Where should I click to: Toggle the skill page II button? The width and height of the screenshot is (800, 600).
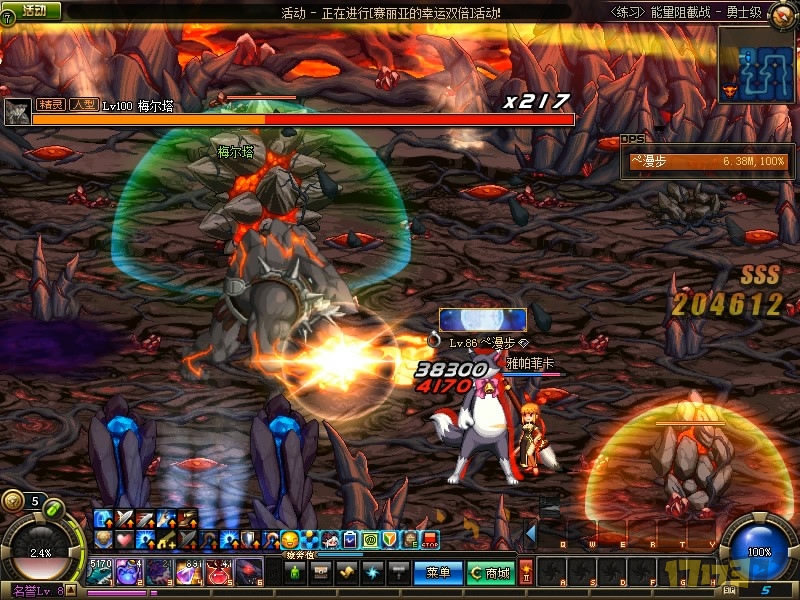(x=526, y=572)
